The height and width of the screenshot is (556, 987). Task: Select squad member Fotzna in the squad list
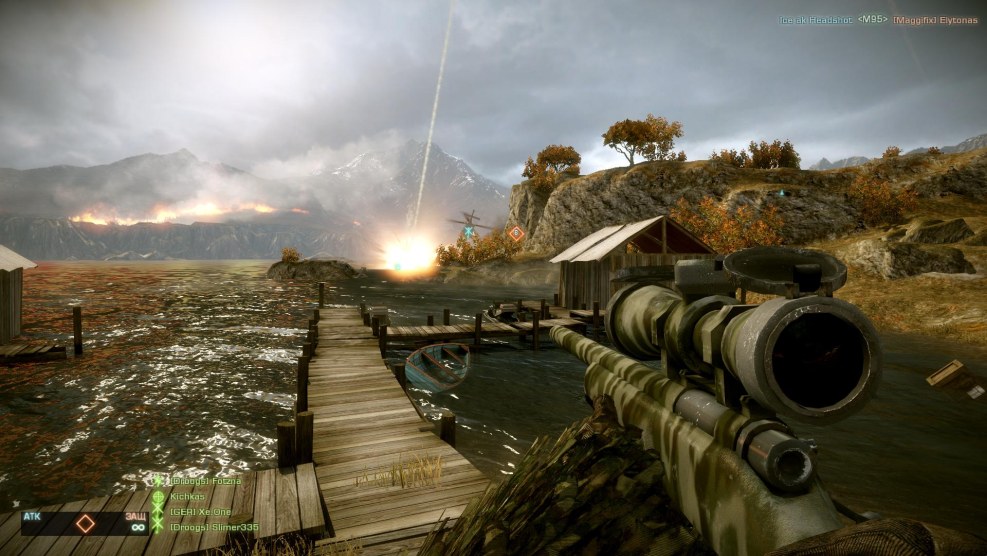point(203,481)
